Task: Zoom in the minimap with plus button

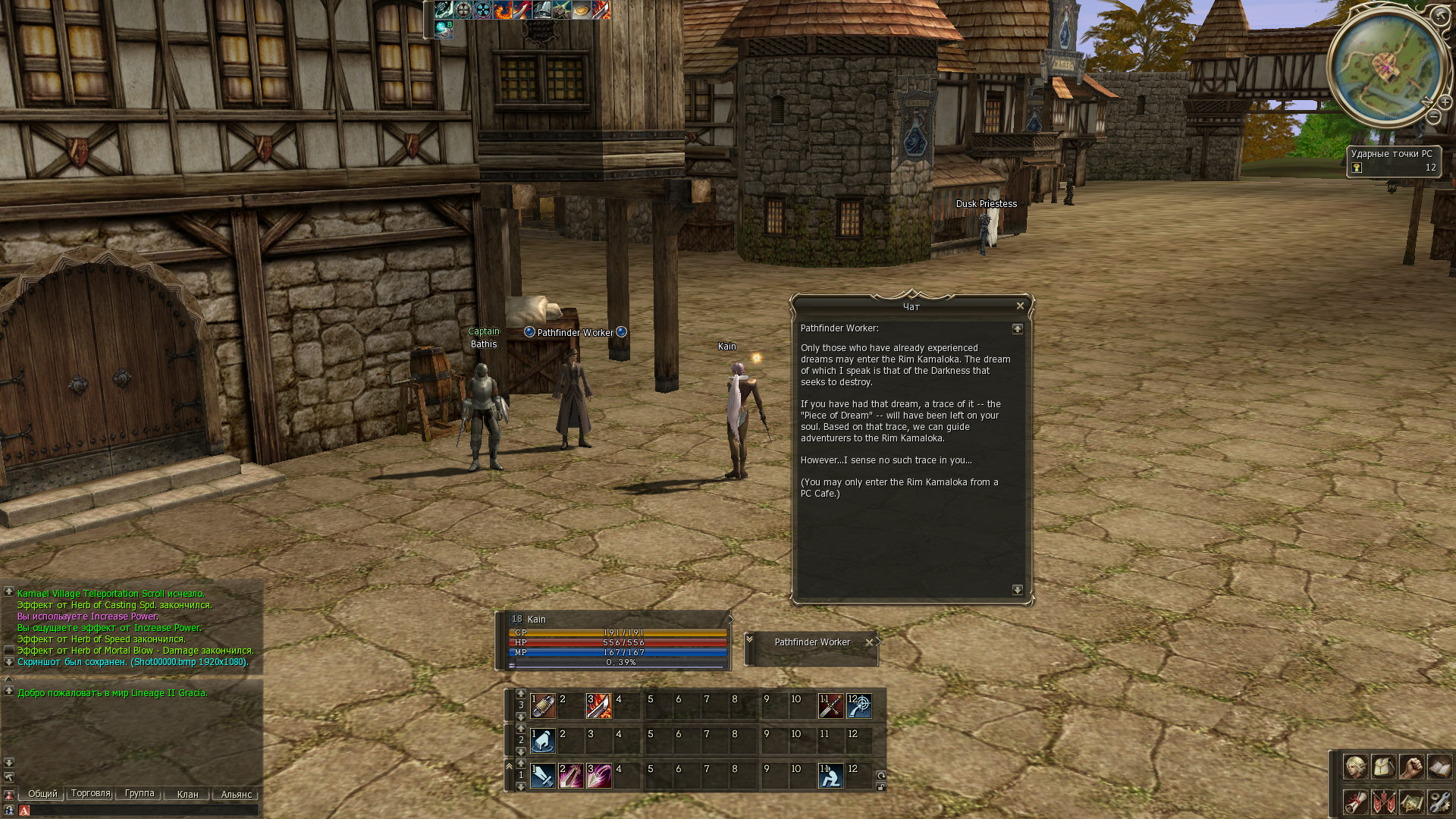Action: pos(1445,102)
